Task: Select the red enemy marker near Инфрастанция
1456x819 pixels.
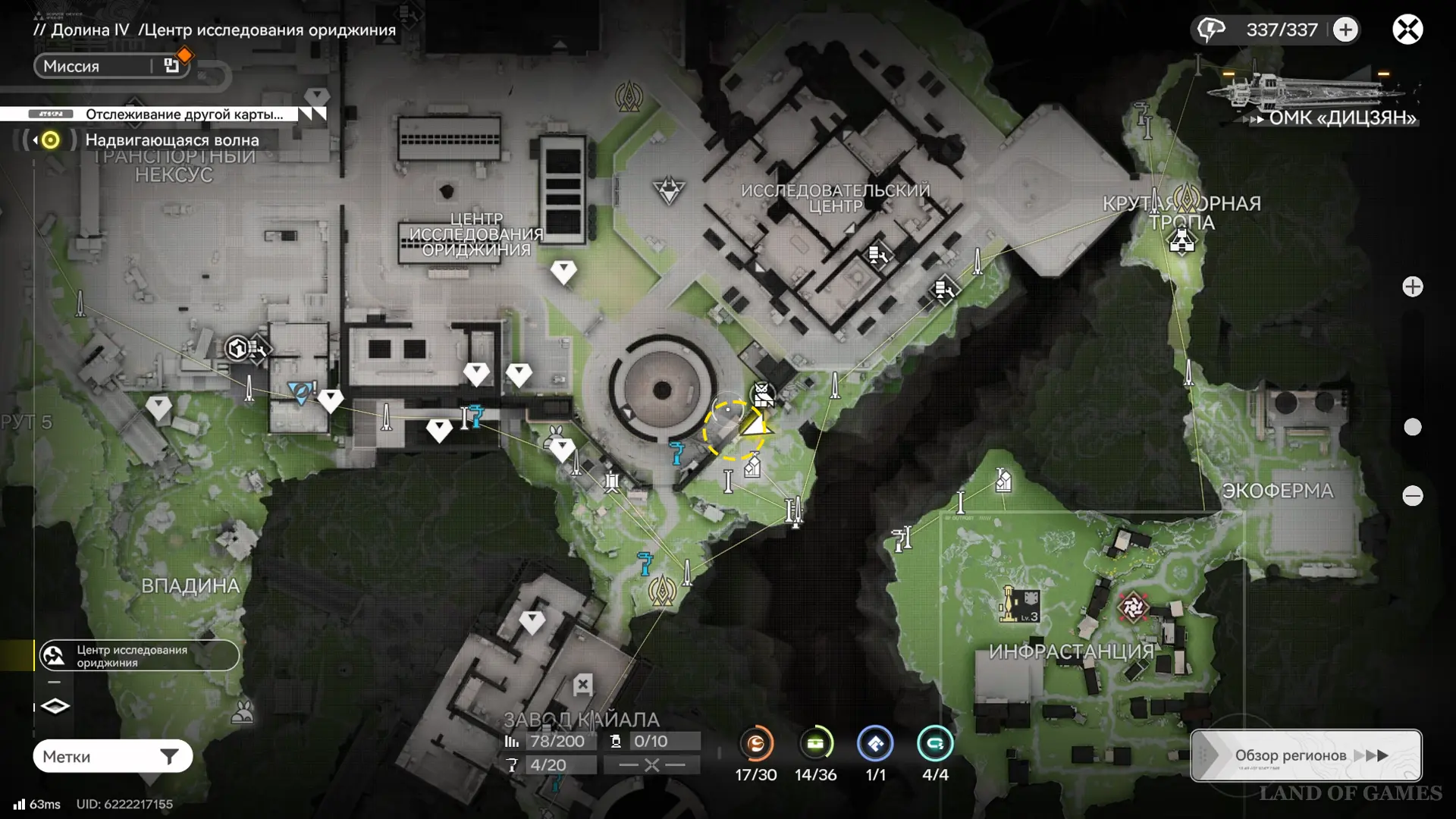Action: 1133,607
